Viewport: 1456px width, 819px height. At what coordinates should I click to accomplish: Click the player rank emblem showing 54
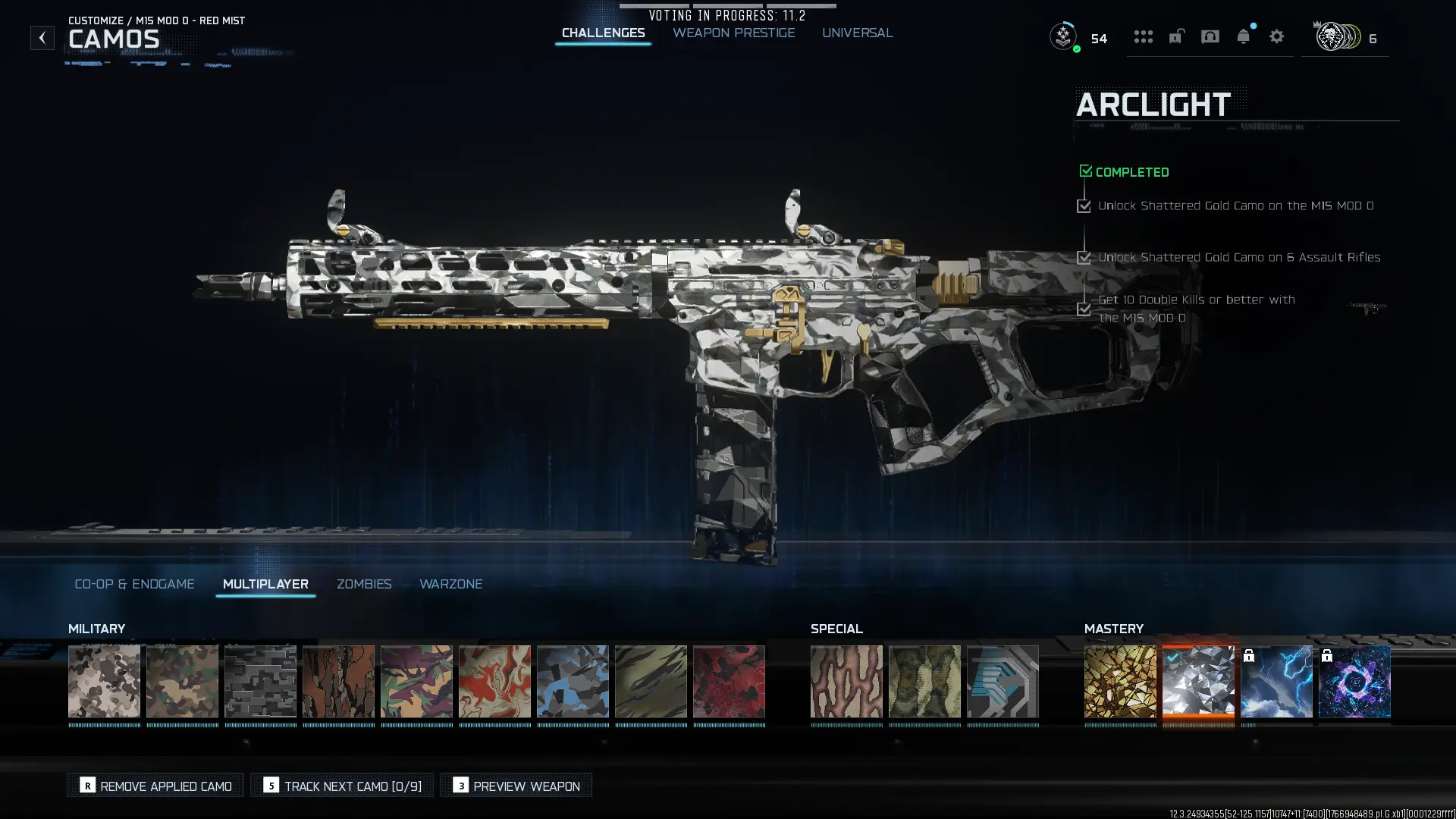click(x=1064, y=36)
